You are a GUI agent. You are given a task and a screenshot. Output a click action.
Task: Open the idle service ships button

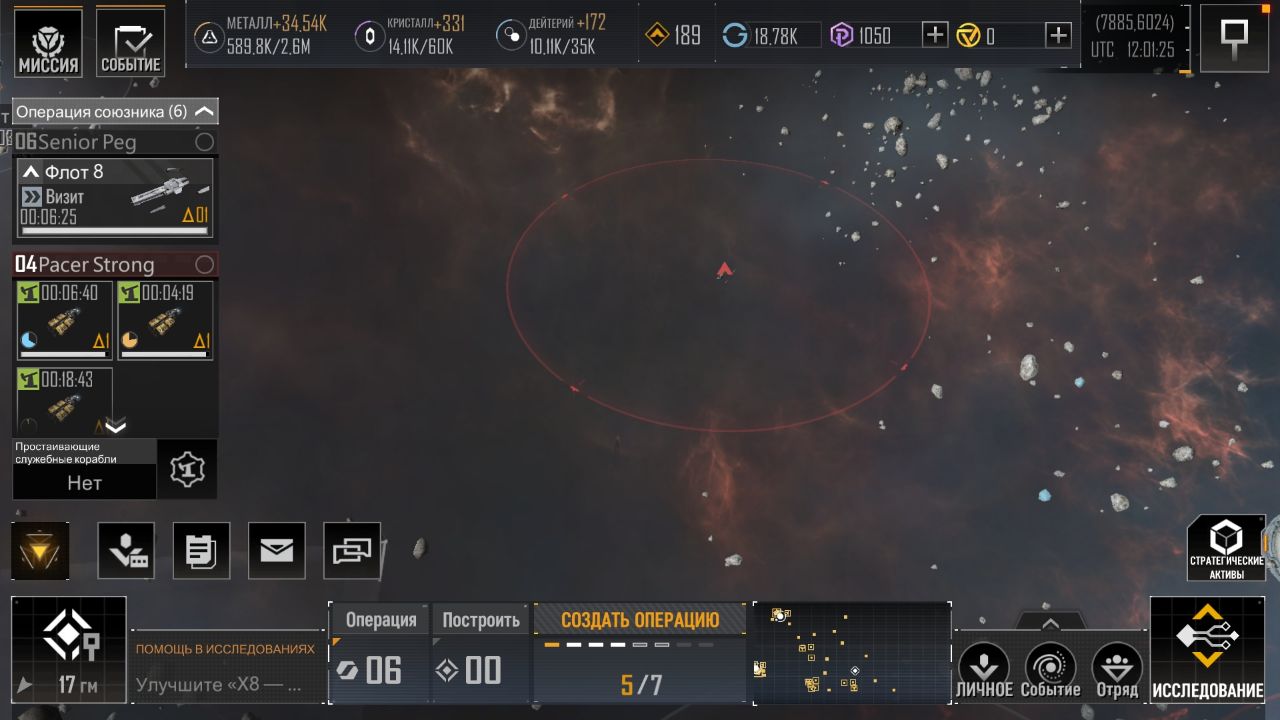[187, 469]
